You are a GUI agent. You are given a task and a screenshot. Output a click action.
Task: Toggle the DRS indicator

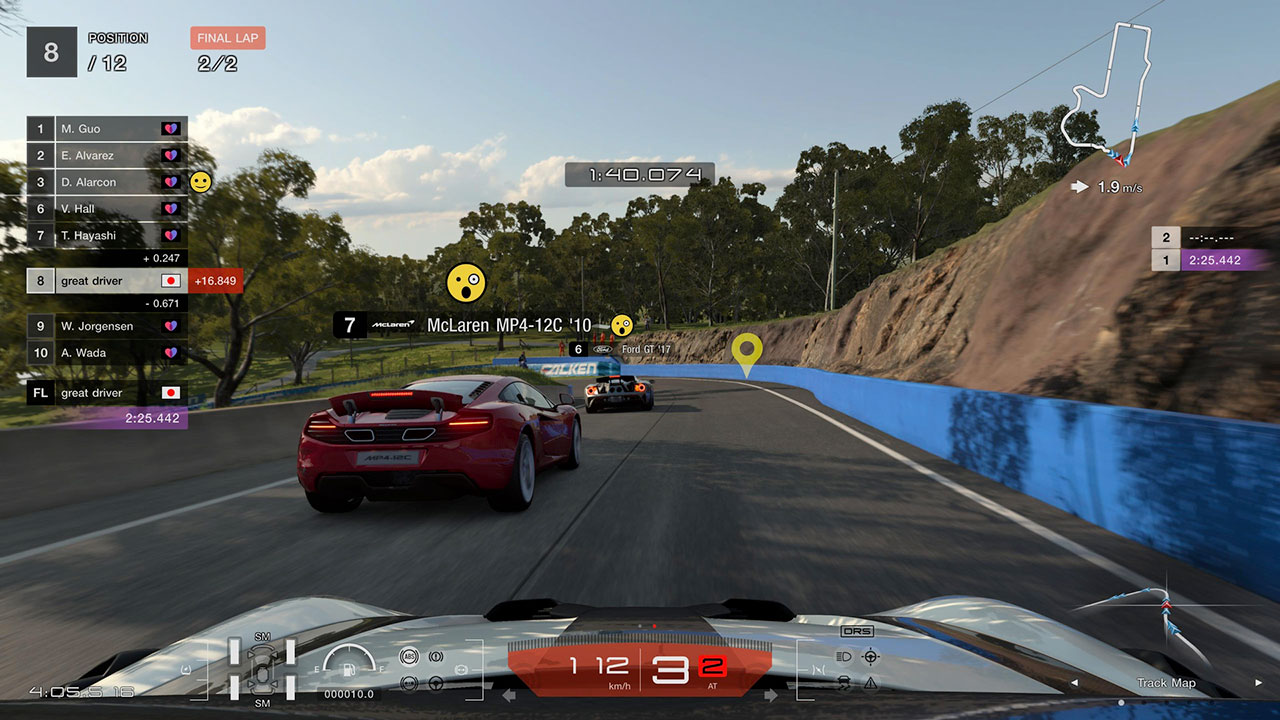[857, 631]
